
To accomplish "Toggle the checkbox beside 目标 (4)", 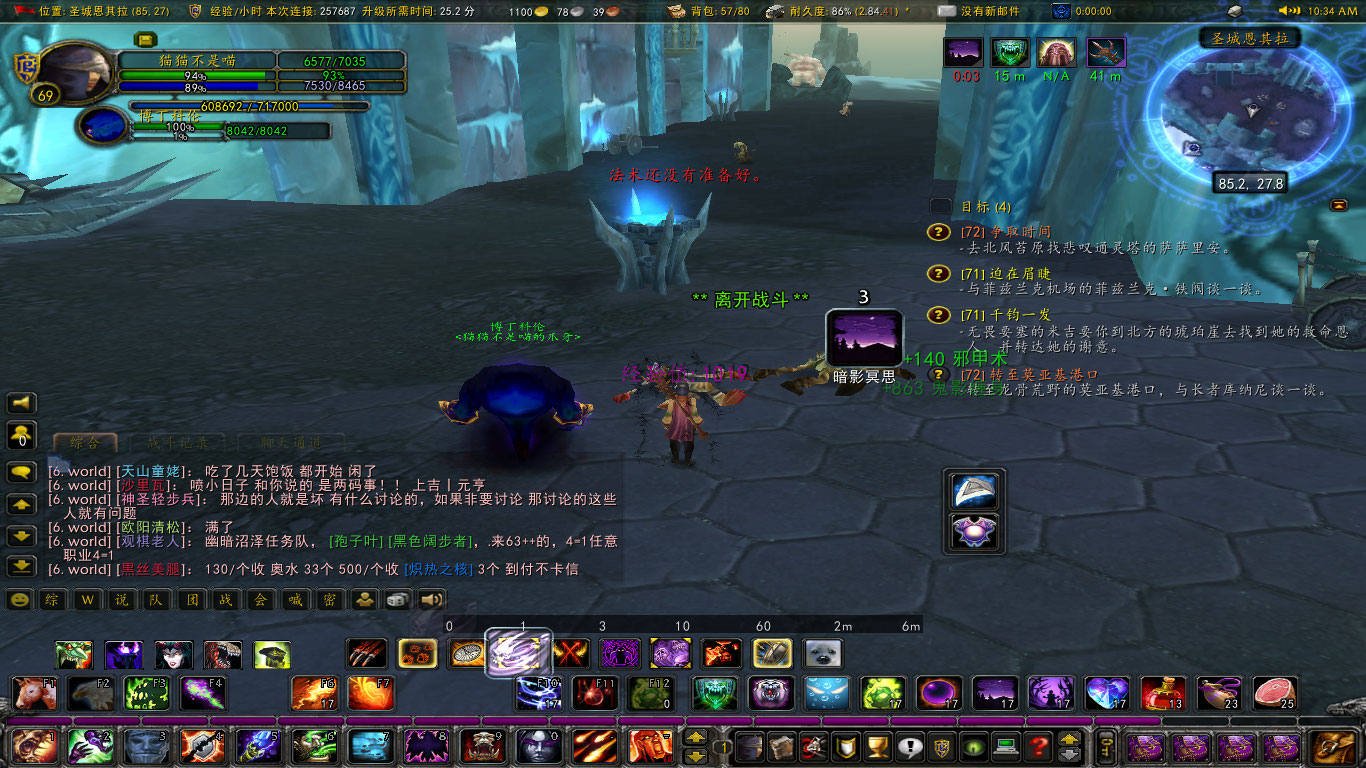I will click(938, 206).
